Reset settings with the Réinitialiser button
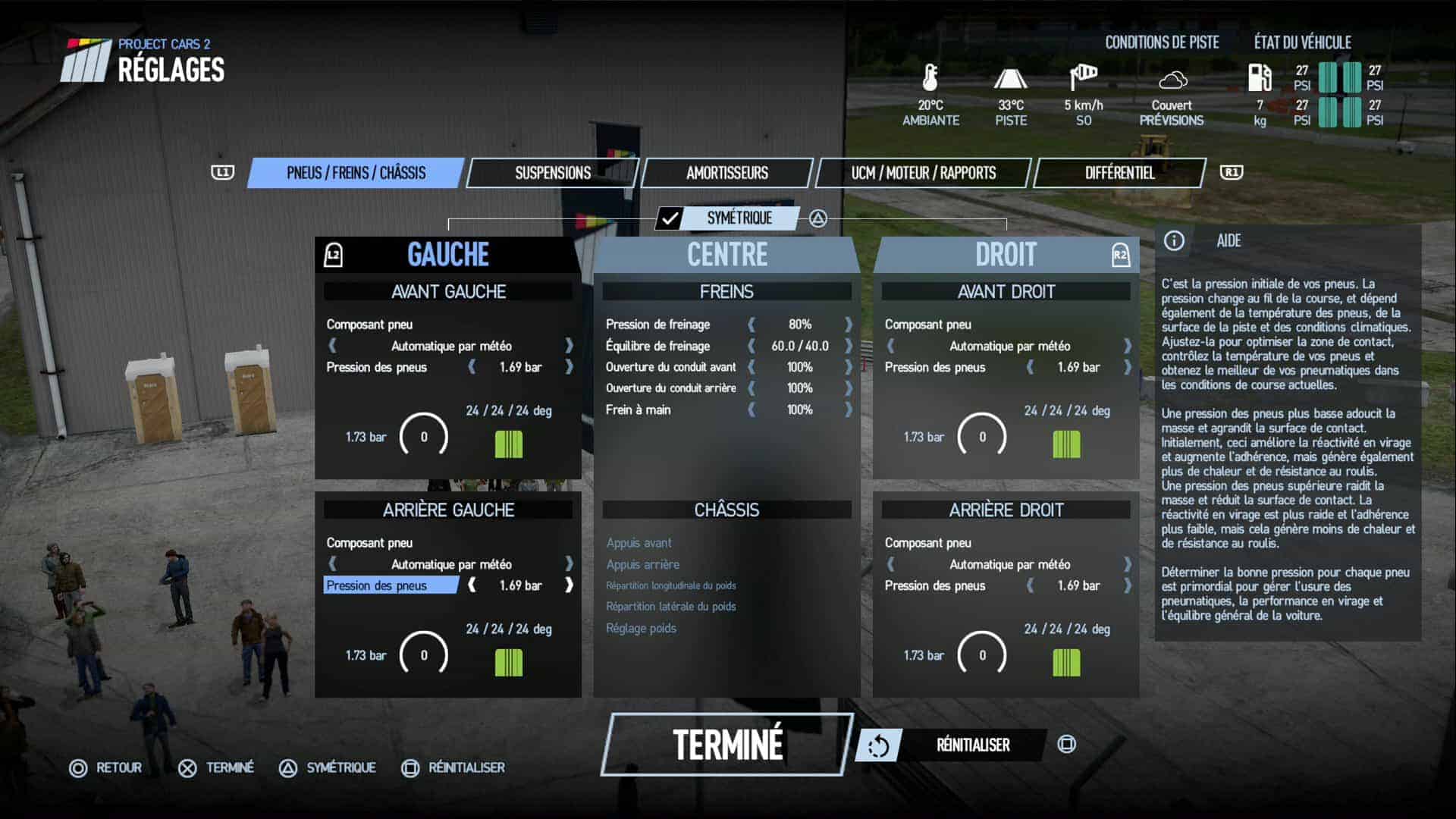Screen dimensions: 1456x819 (972, 745)
